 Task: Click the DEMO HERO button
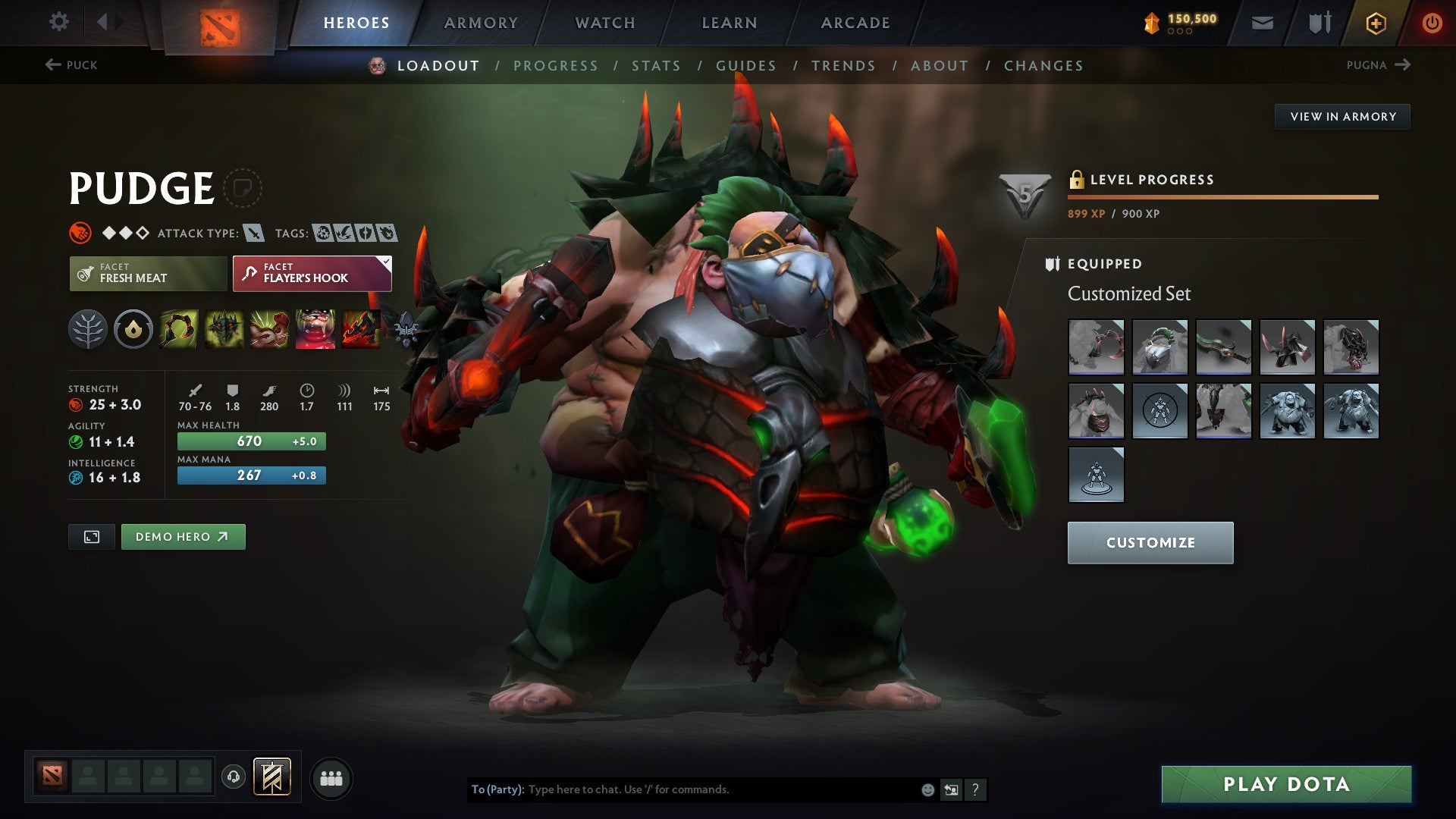click(x=183, y=536)
